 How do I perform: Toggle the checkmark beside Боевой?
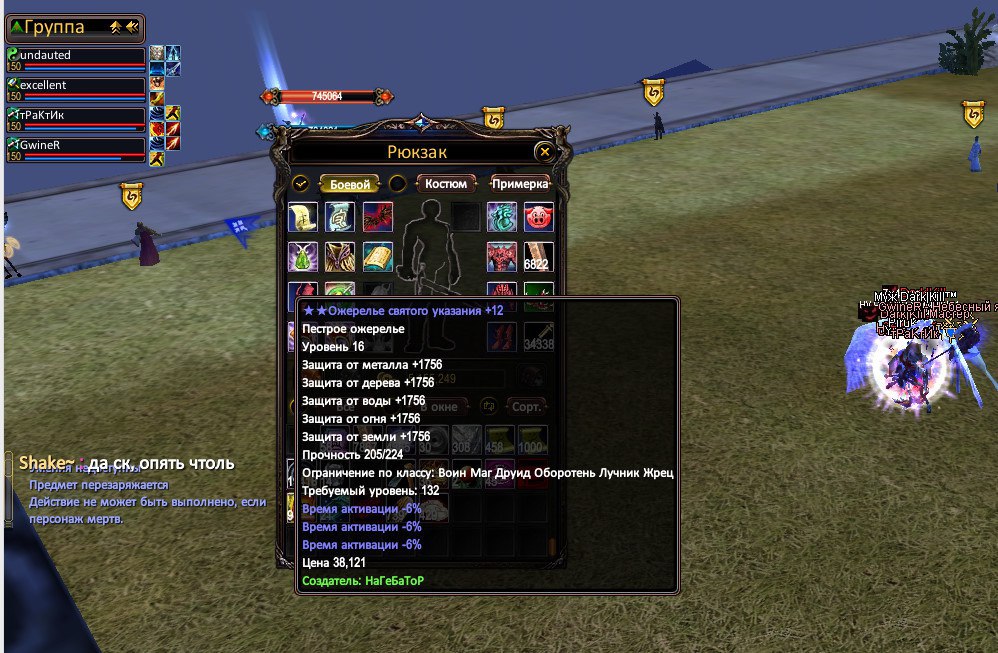[300, 184]
